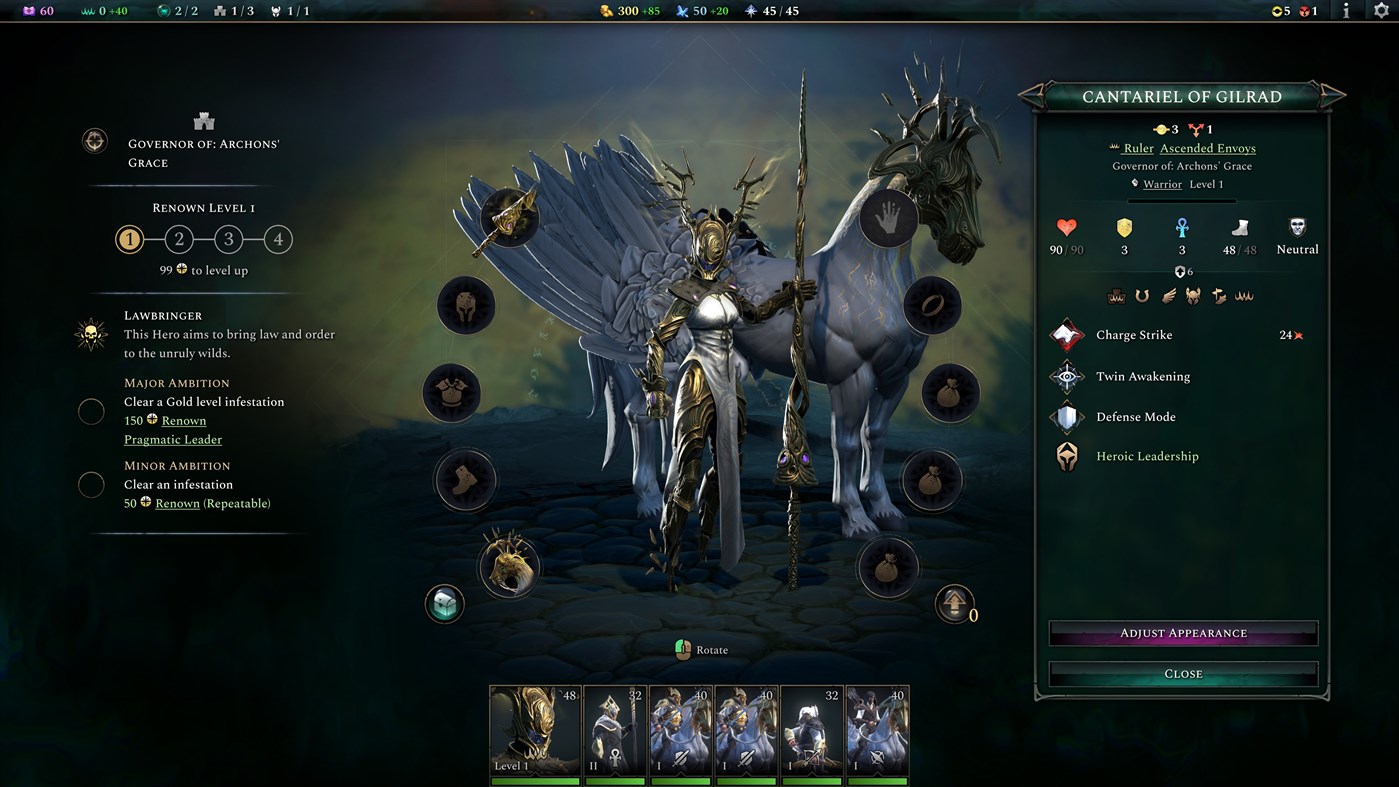Click the Neutral alignment mask icon
Screen dimensions: 1399x787
tap(1296, 227)
